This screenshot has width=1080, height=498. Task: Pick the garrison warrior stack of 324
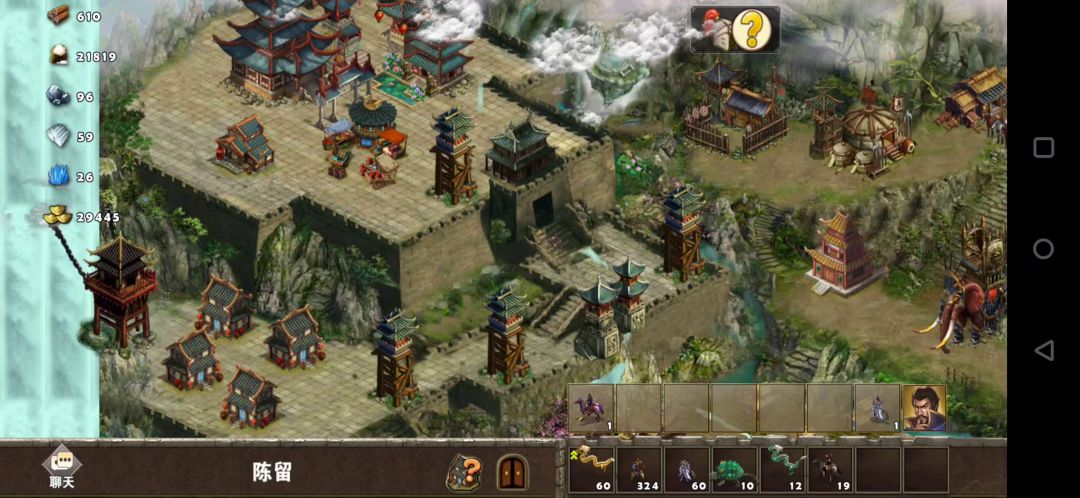(639, 469)
